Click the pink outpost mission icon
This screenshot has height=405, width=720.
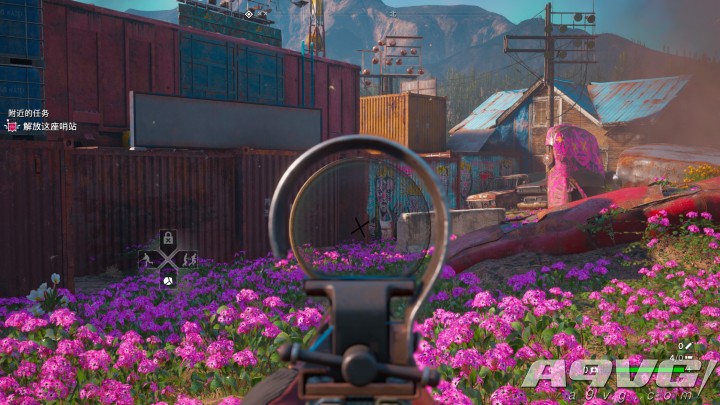[x=12, y=127]
